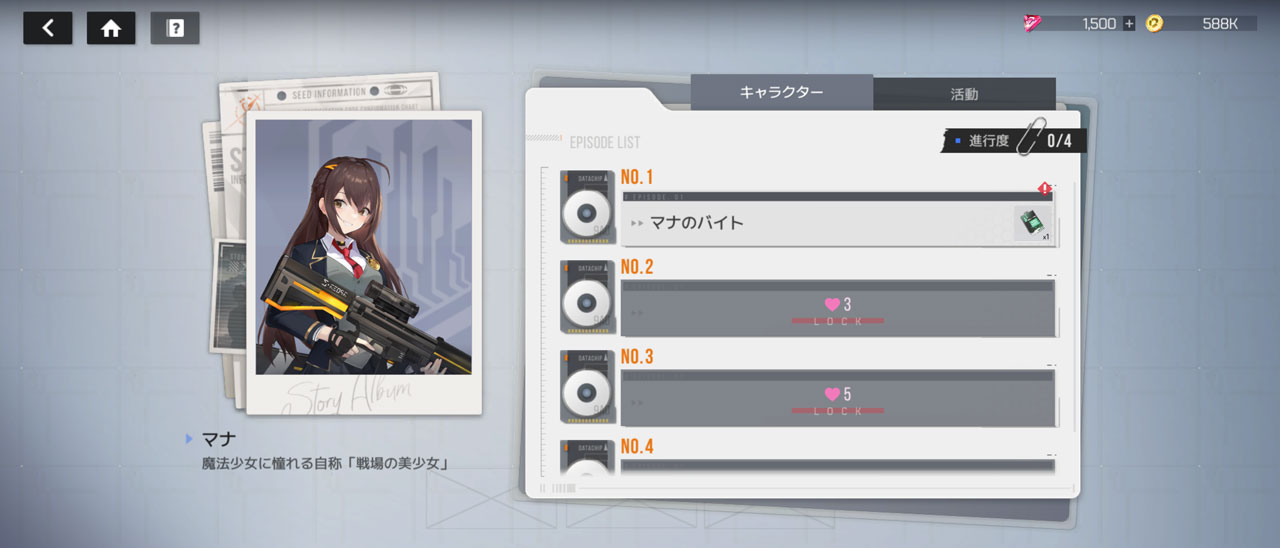Add more pink gems with plus button
1280x548 pixels.
pos(1129,23)
